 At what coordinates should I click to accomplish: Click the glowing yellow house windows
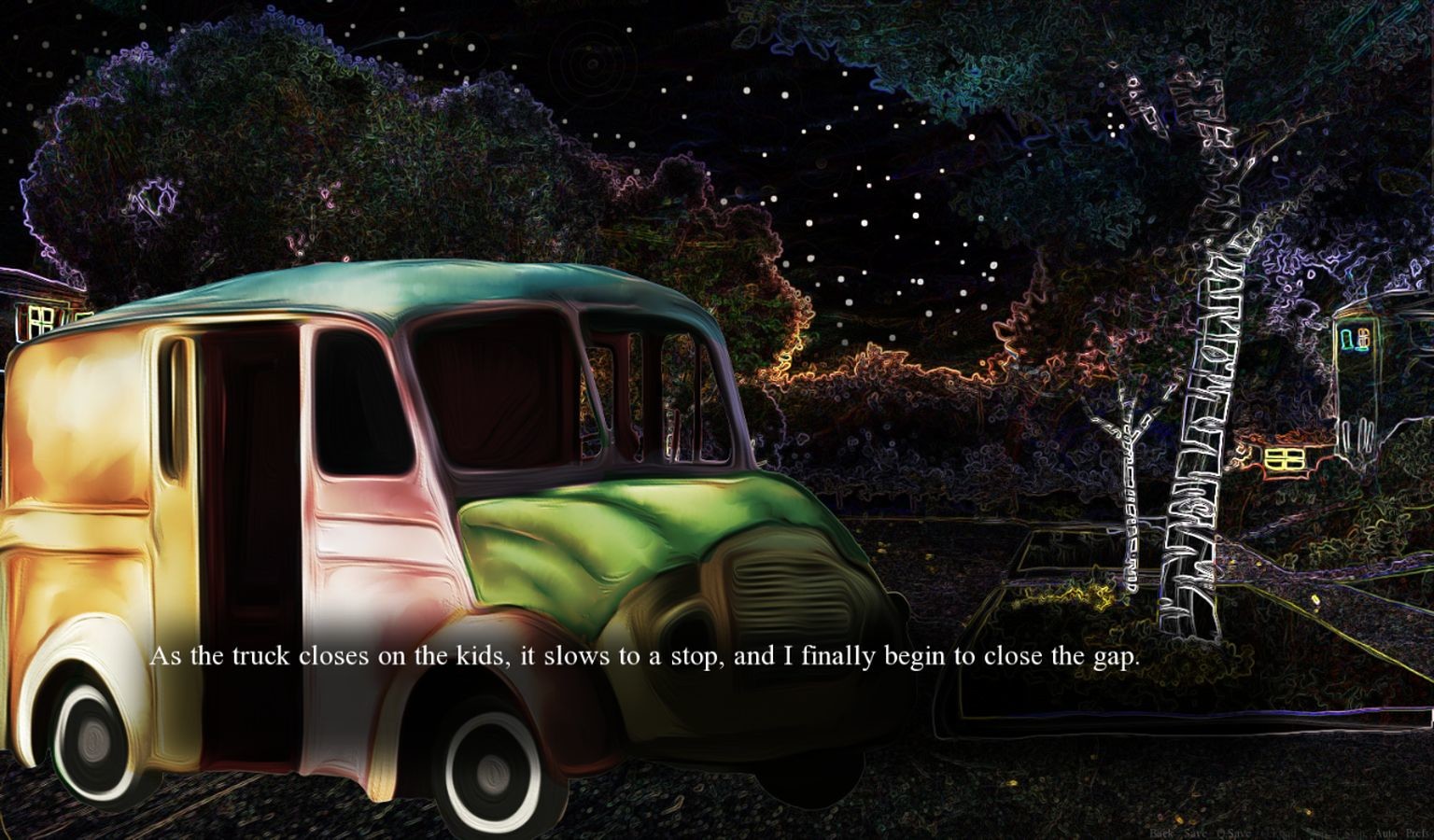coord(1286,459)
